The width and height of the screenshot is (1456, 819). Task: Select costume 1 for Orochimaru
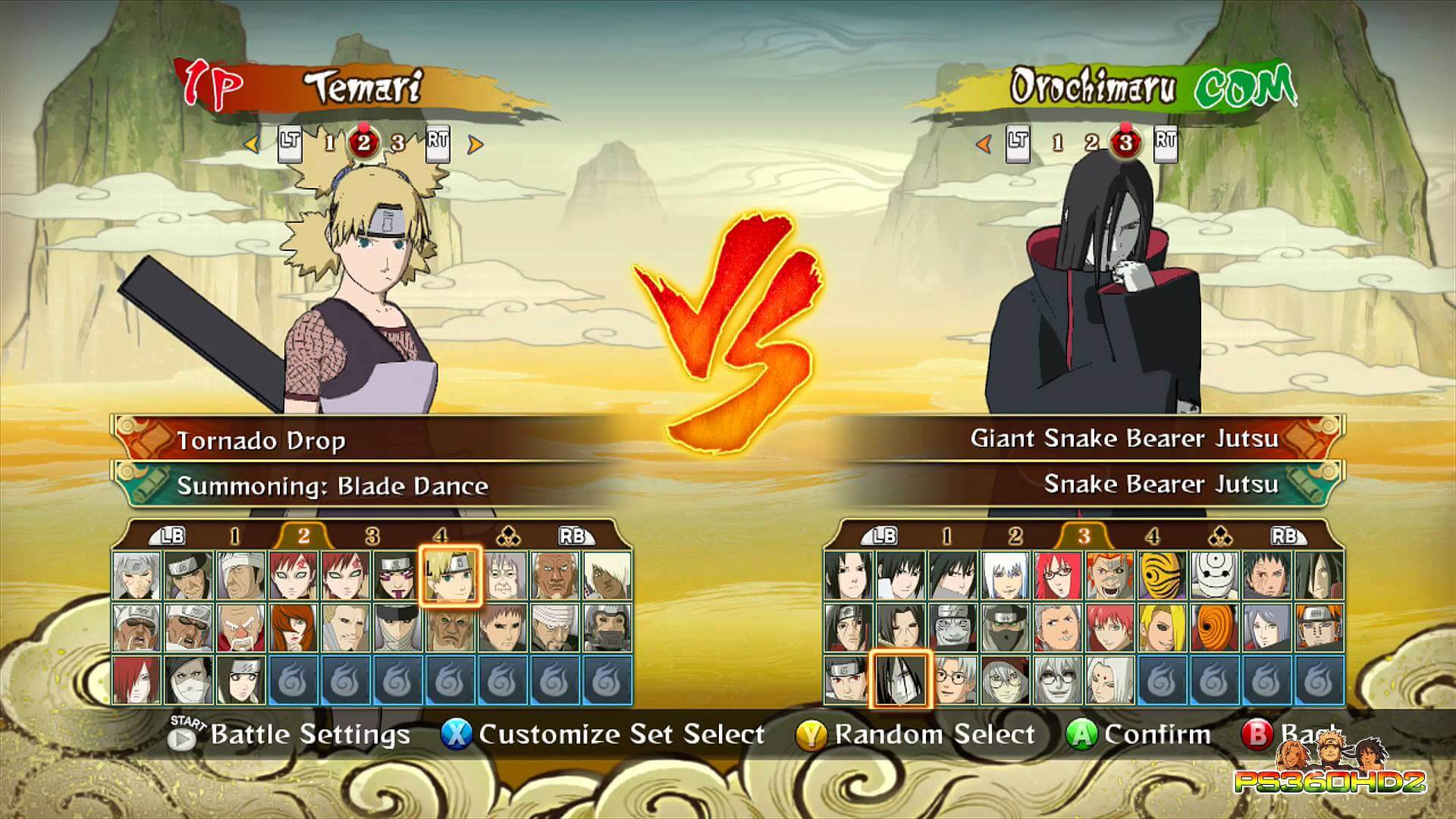coord(1057,142)
